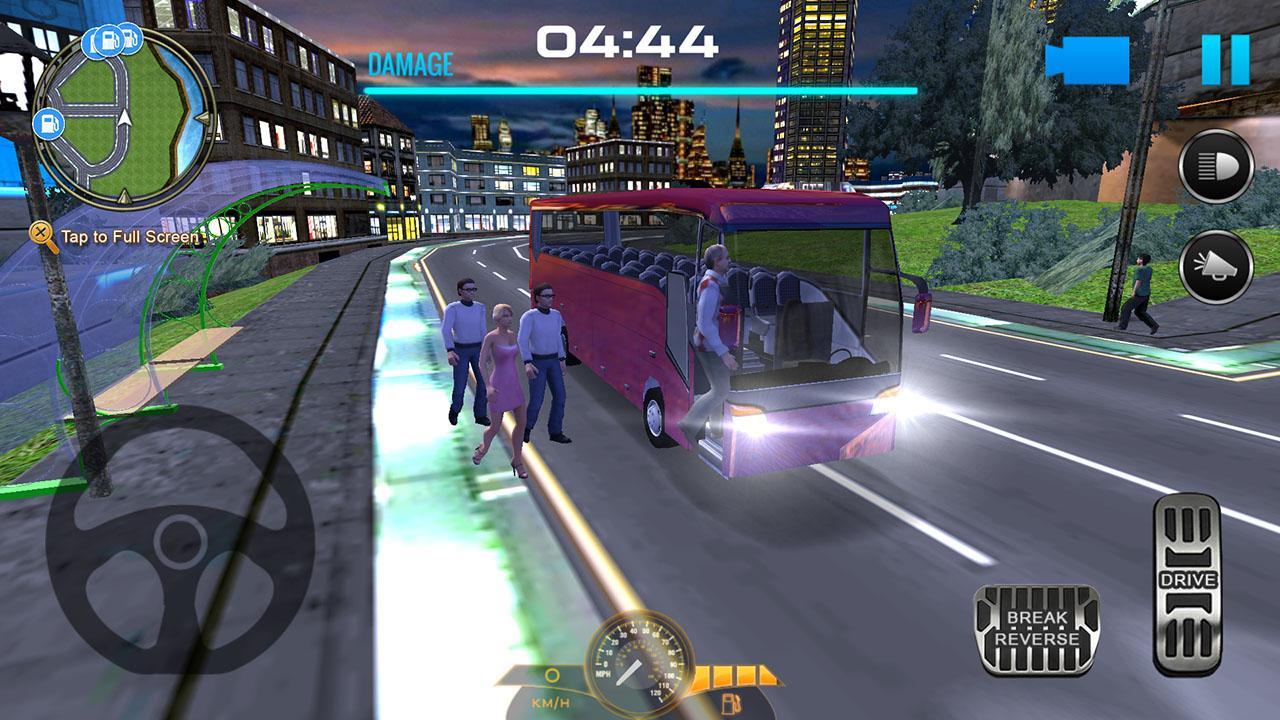
Task: Switch the camera view
Action: tap(1087, 60)
